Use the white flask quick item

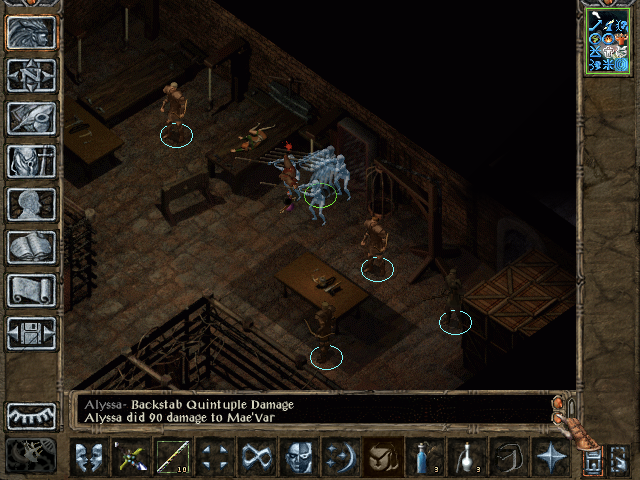point(467,457)
